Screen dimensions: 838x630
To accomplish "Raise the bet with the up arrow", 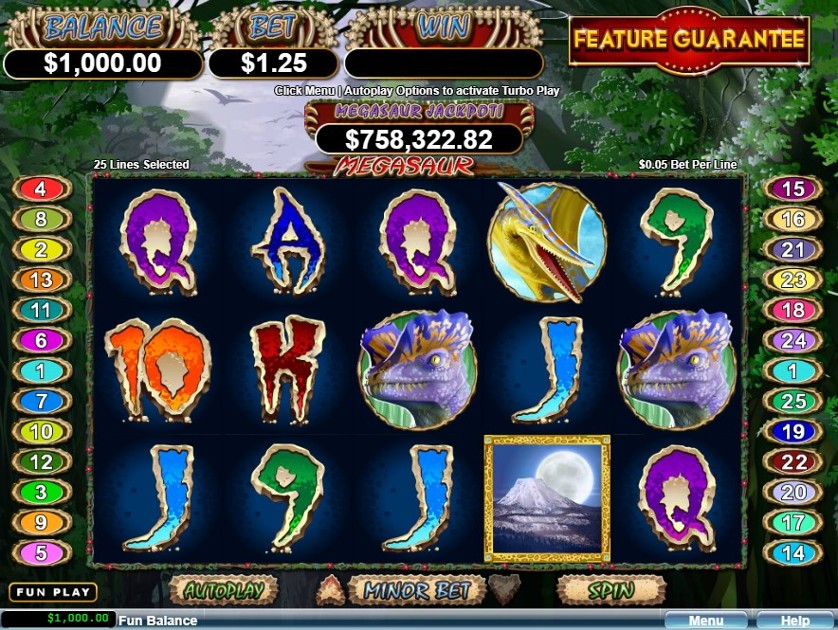I will [x=330, y=590].
